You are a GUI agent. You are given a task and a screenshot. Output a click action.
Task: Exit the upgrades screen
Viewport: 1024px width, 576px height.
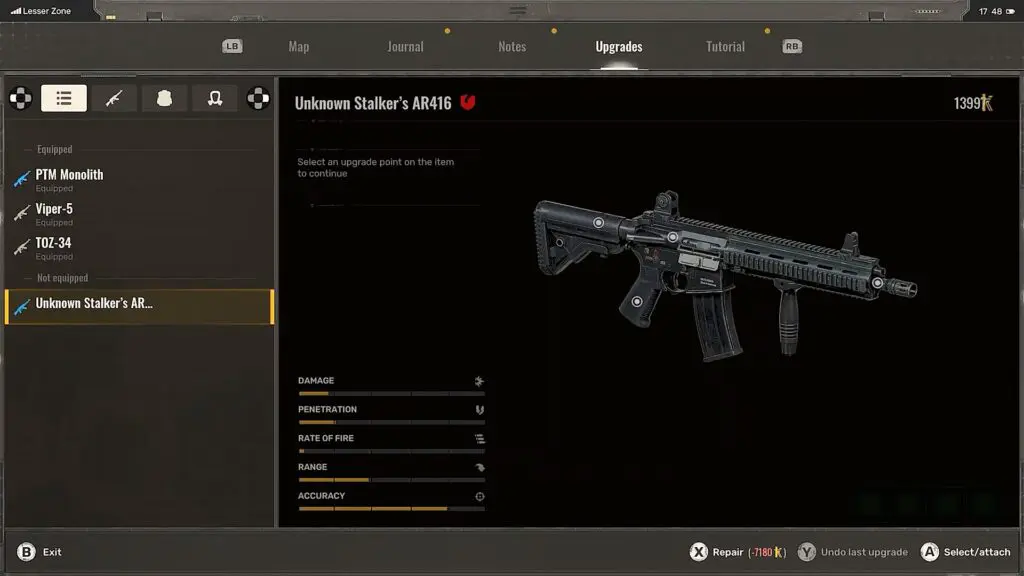40,552
